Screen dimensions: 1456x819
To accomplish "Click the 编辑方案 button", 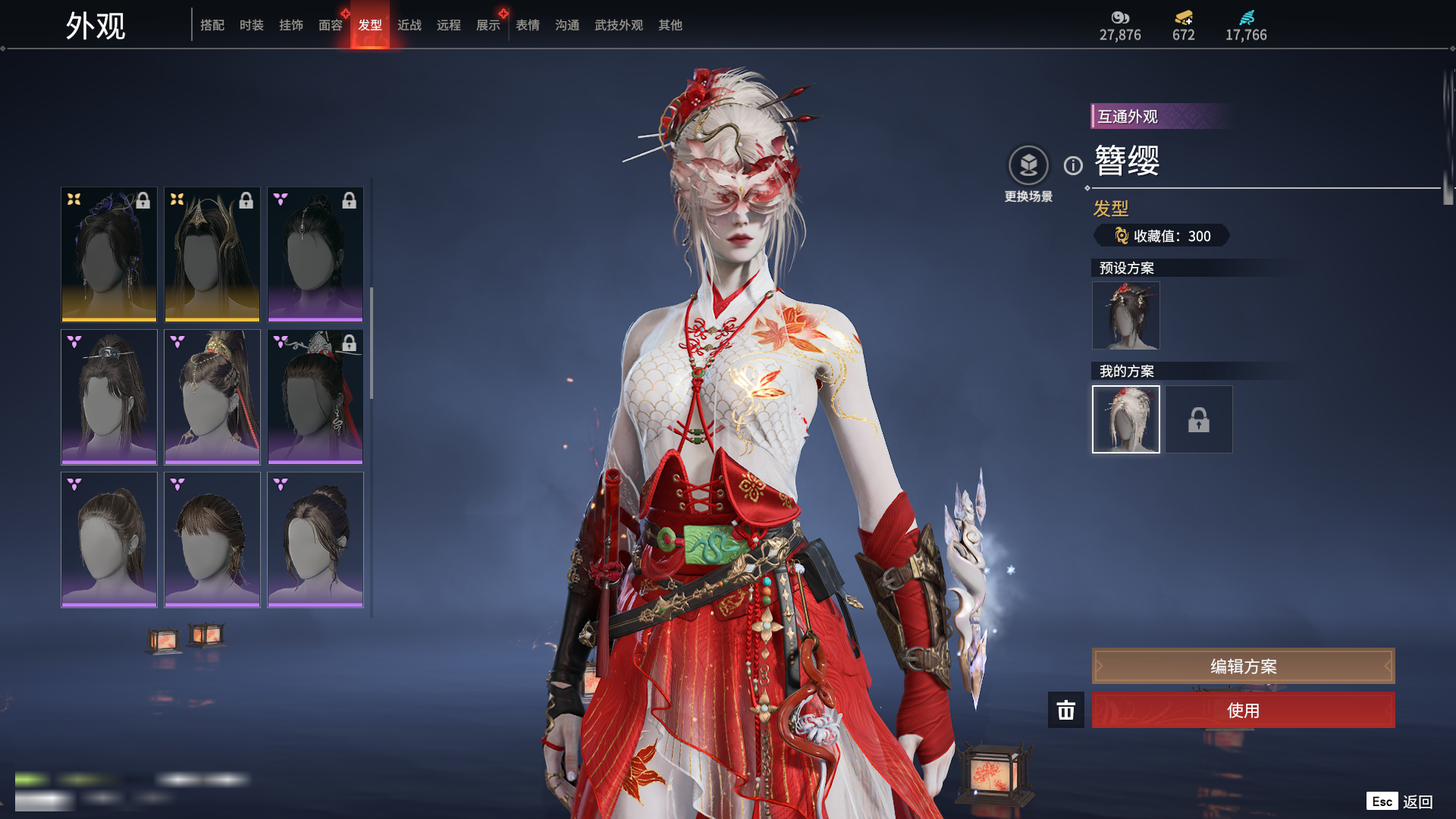I will pyautogui.click(x=1243, y=666).
